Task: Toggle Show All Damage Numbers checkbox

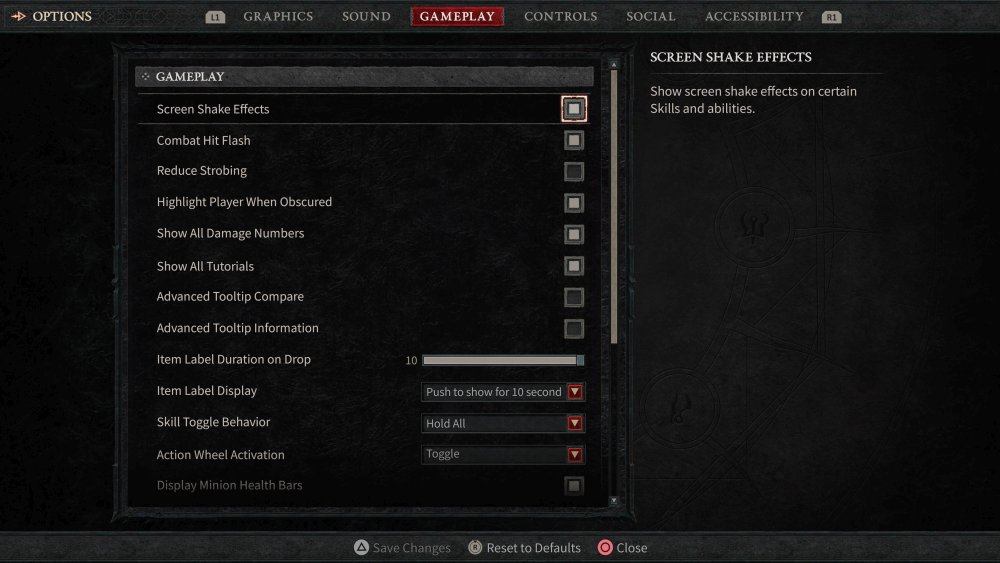Action: (x=574, y=234)
